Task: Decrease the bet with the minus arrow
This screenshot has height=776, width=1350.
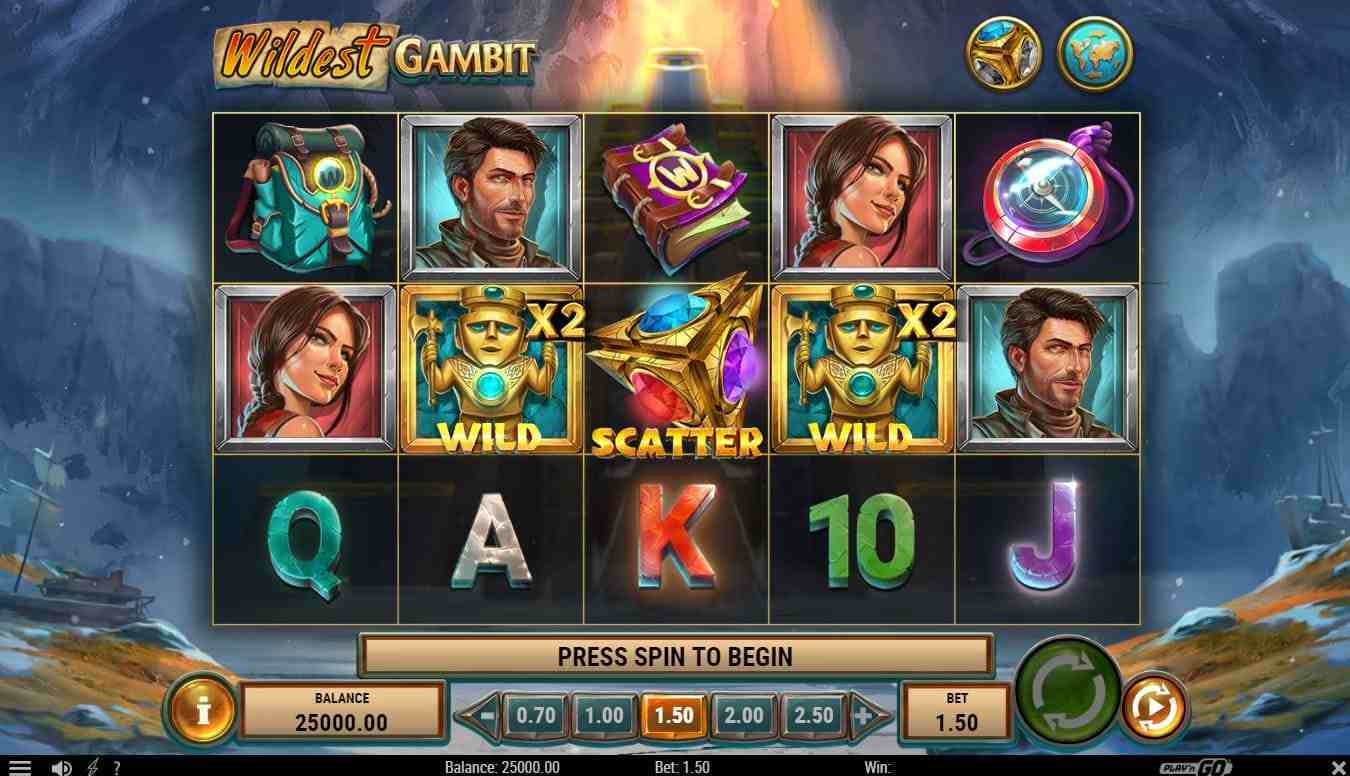Action: pos(485,715)
